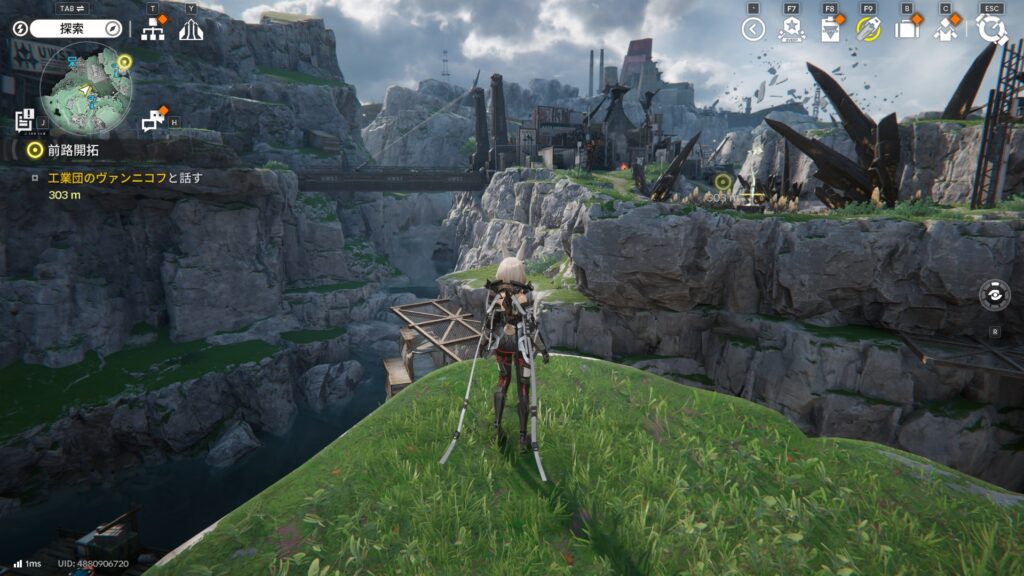
Task: Open the chat speech-bubbles icon
Action: pos(152,121)
